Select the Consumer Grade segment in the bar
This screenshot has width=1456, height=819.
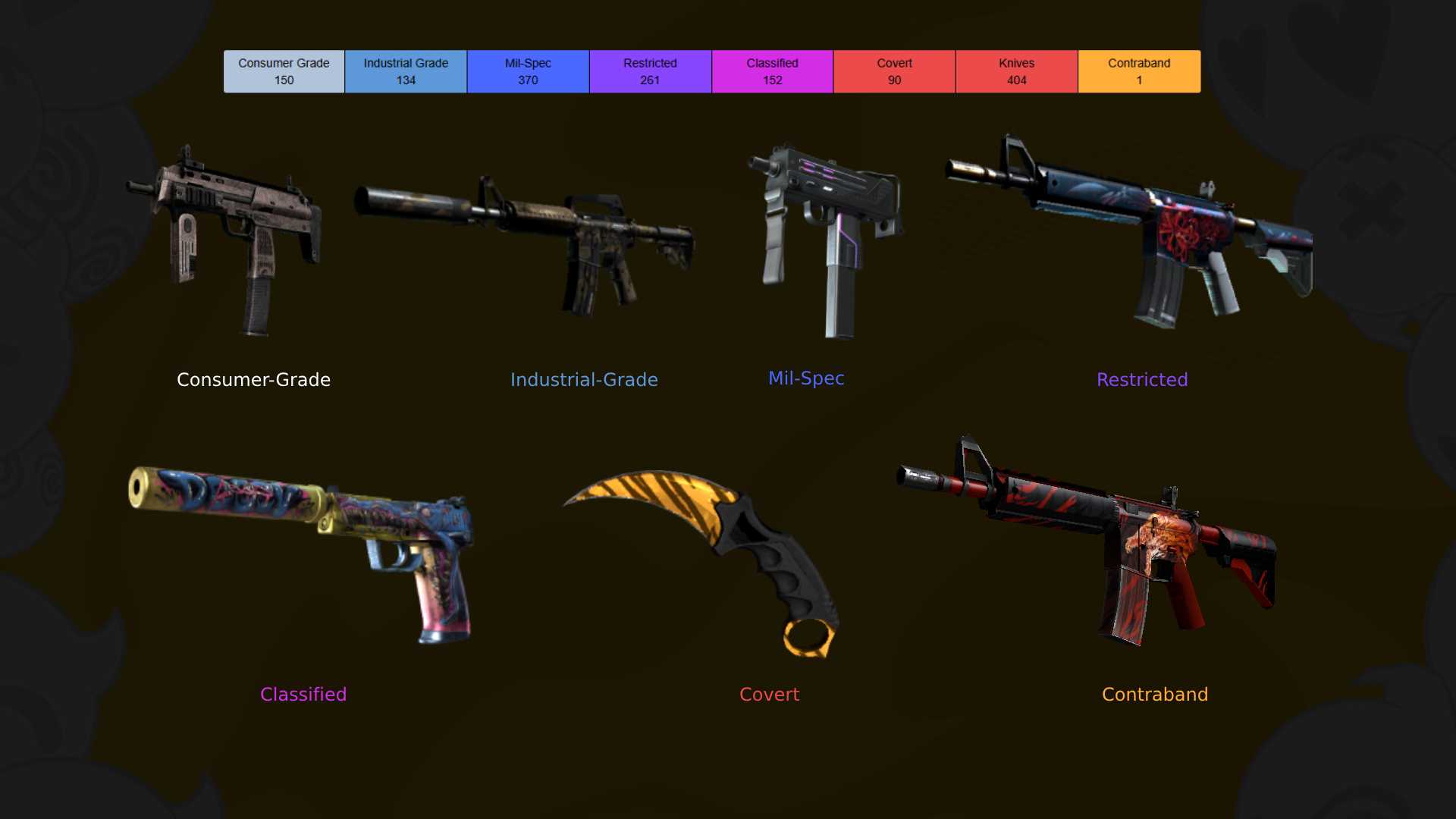(x=283, y=71)
